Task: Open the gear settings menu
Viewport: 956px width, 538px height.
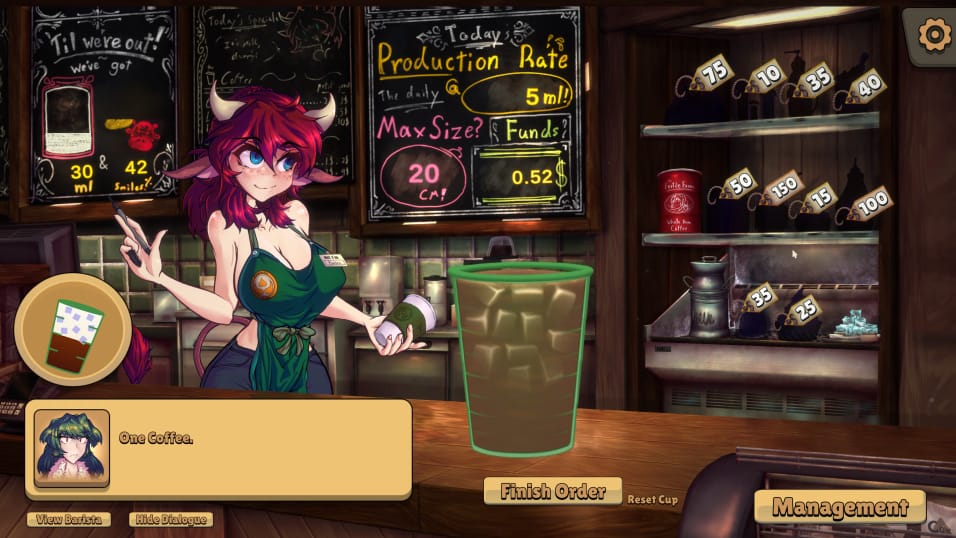Action: point(934,36)
